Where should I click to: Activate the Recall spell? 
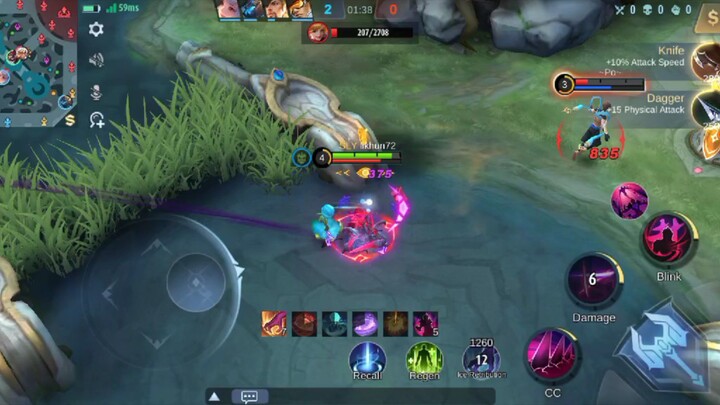point(367,360)
